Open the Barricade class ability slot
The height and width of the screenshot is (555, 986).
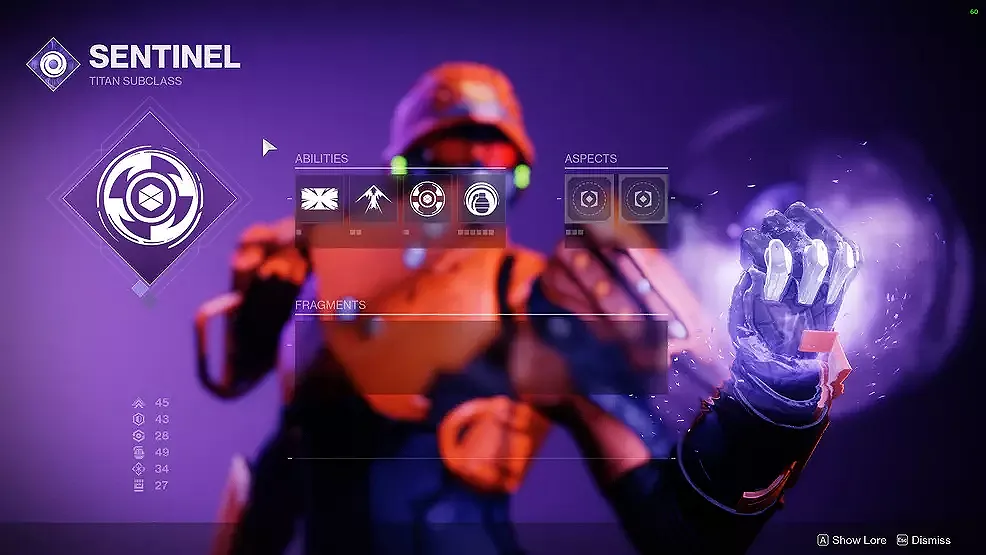[x=320, y=199]
